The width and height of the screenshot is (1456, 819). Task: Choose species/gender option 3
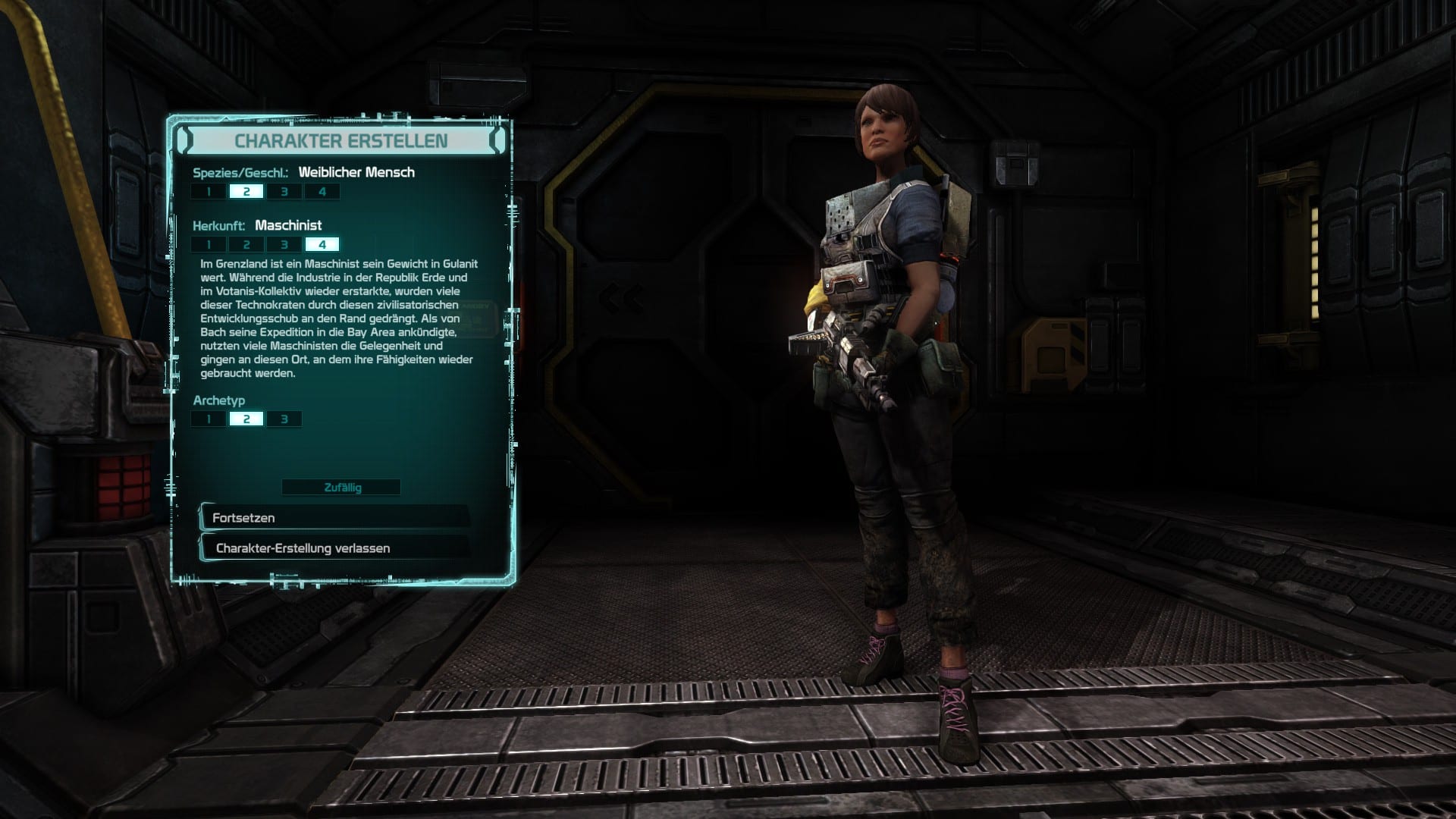284,192
